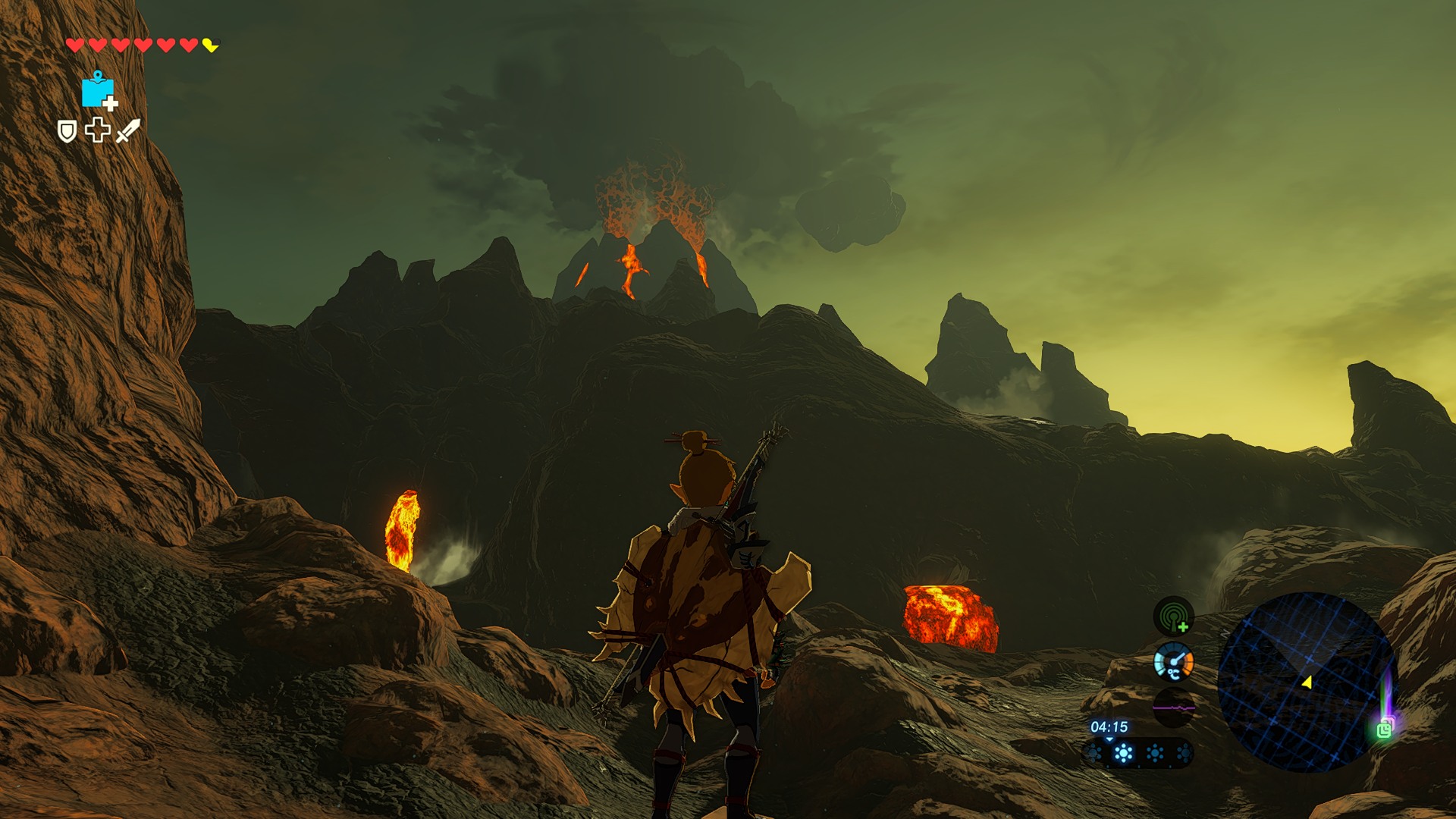The image size is (1456, 819).
Task: Click the D-pad cross icon
Action: coord(97,130)
